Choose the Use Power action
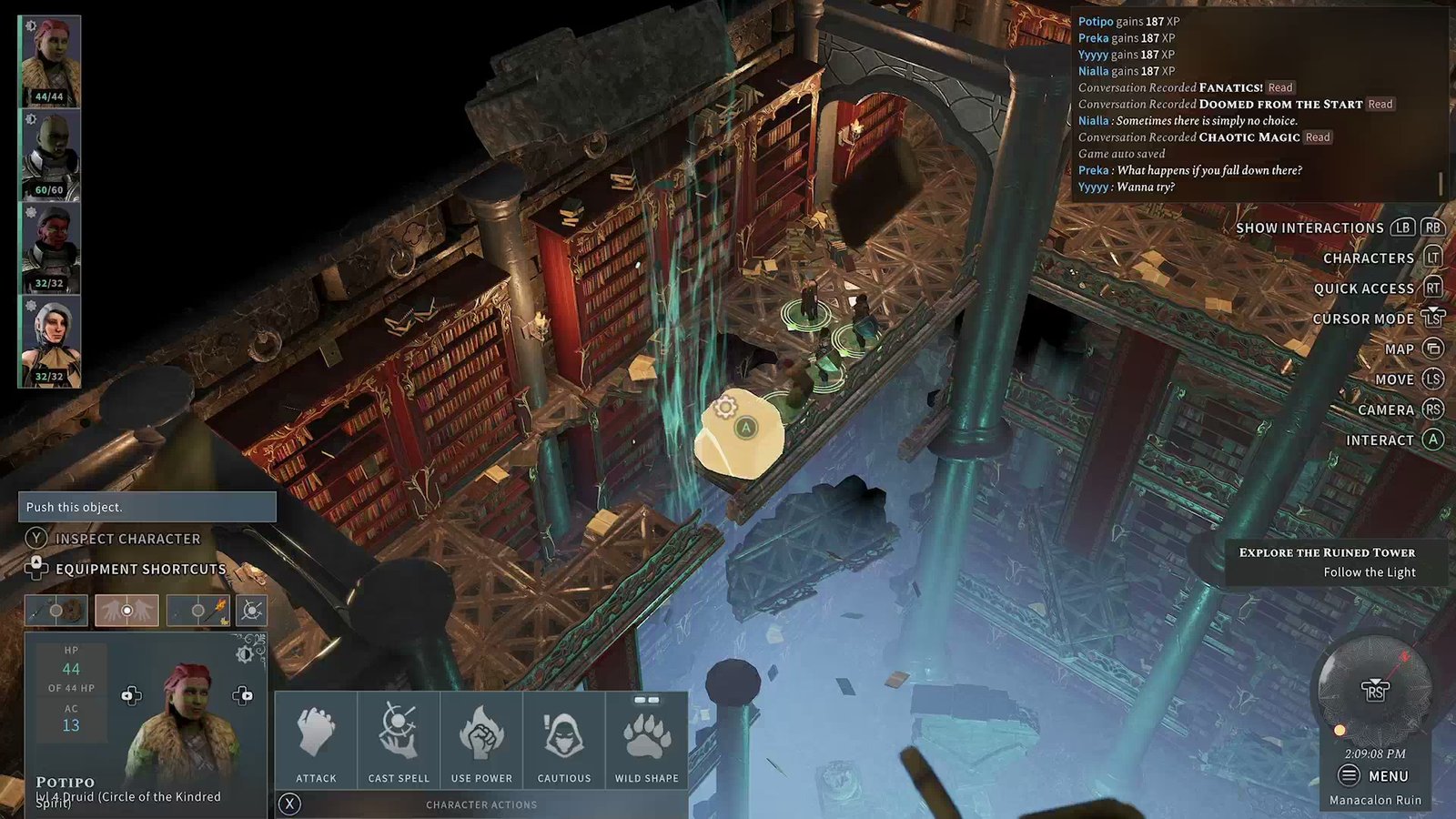 481,741
